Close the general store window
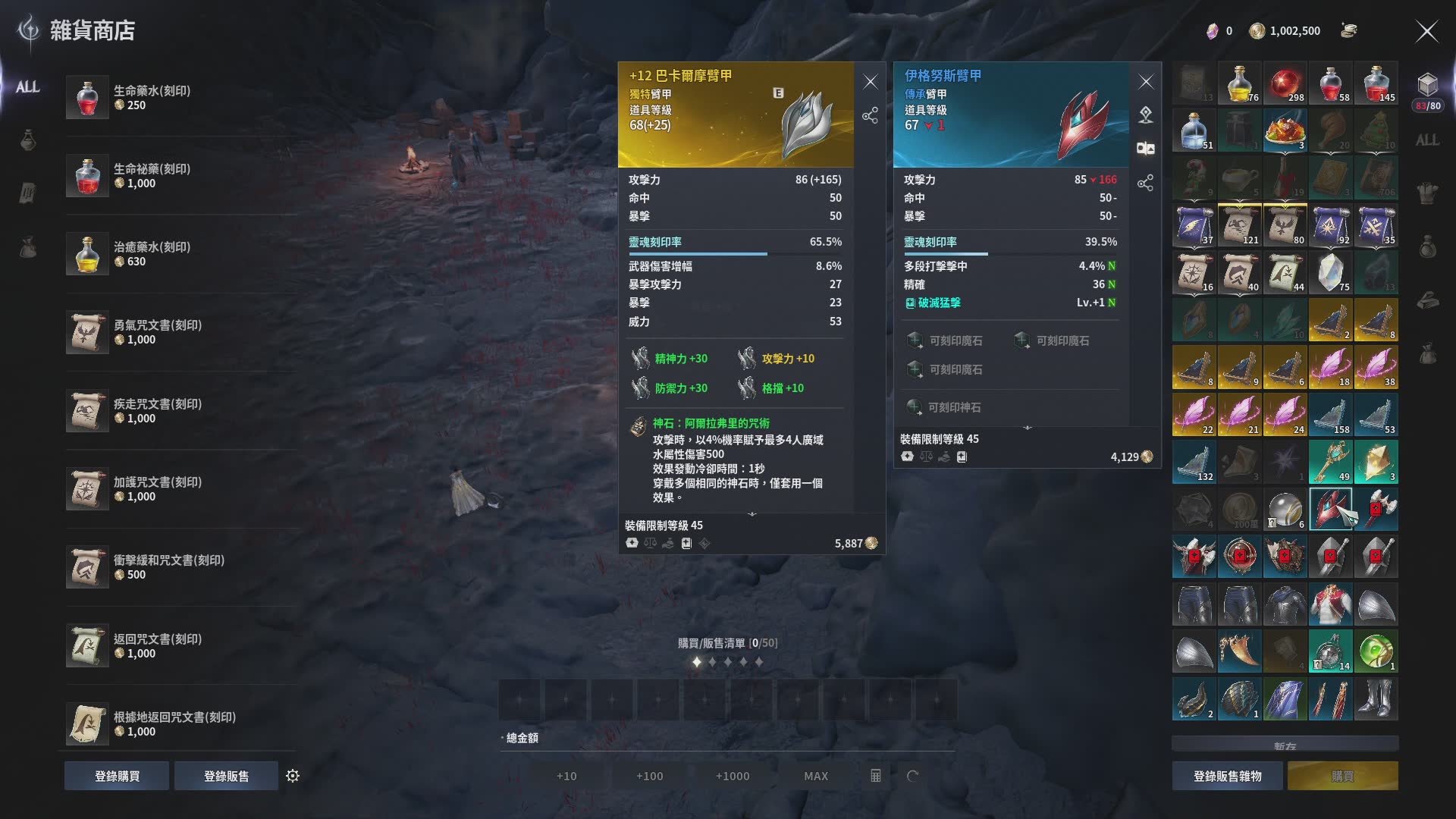Viewport: 1456px width, 819px height. tap(1426, 31)
